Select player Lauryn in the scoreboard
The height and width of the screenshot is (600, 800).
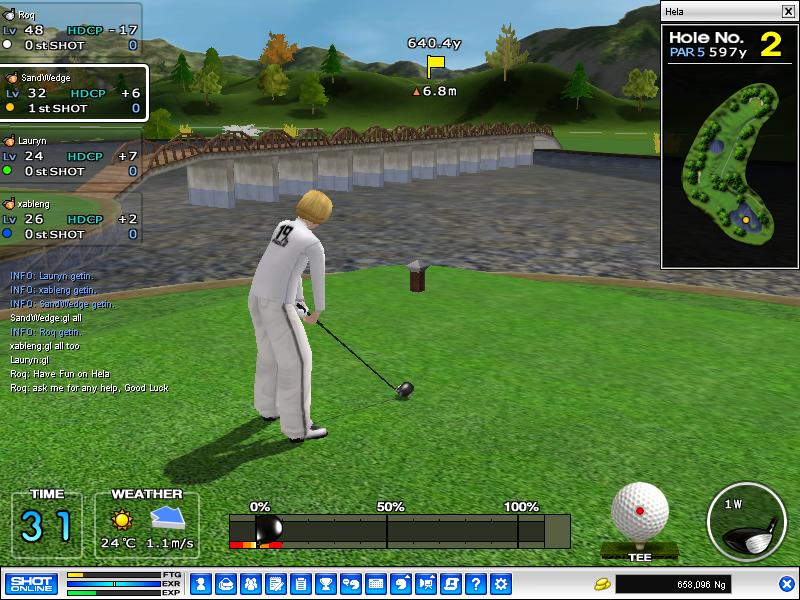(x=70, y=156)
